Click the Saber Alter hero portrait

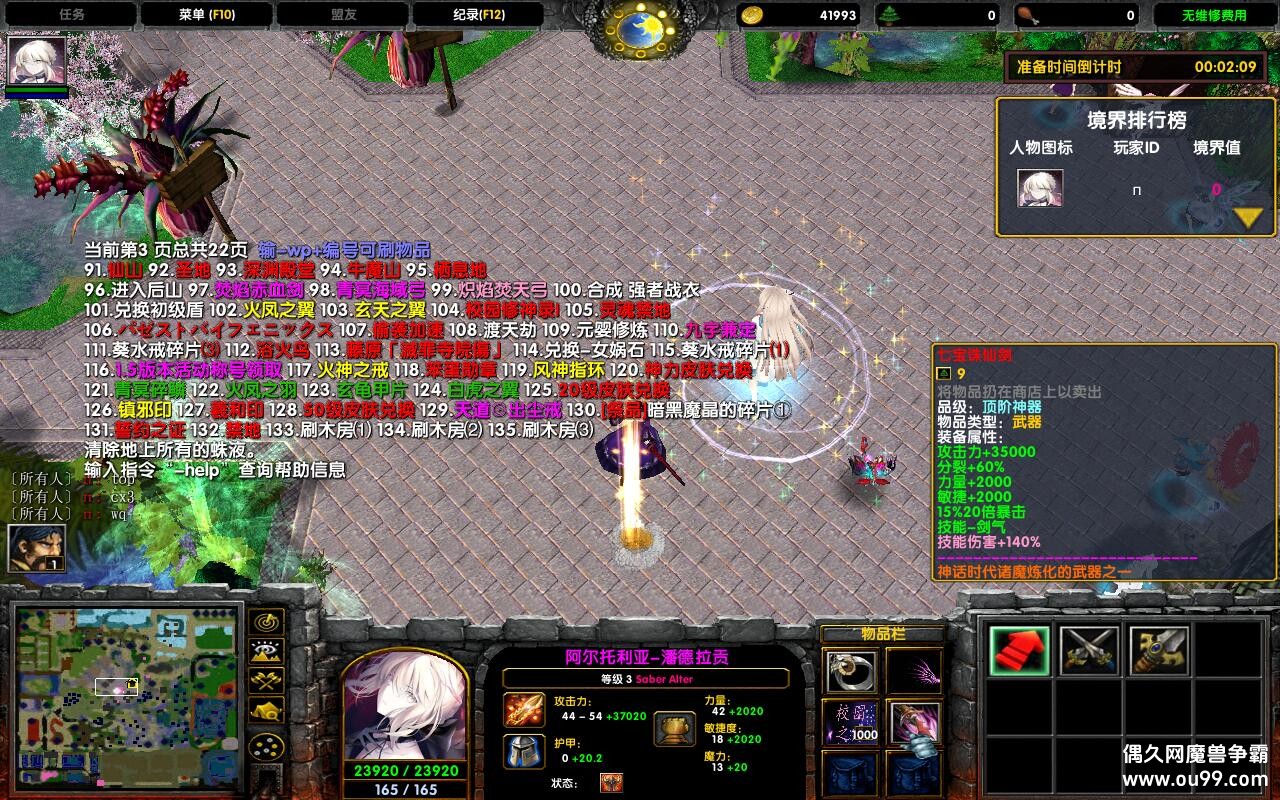pyautogui.click(x=405, y=707)
